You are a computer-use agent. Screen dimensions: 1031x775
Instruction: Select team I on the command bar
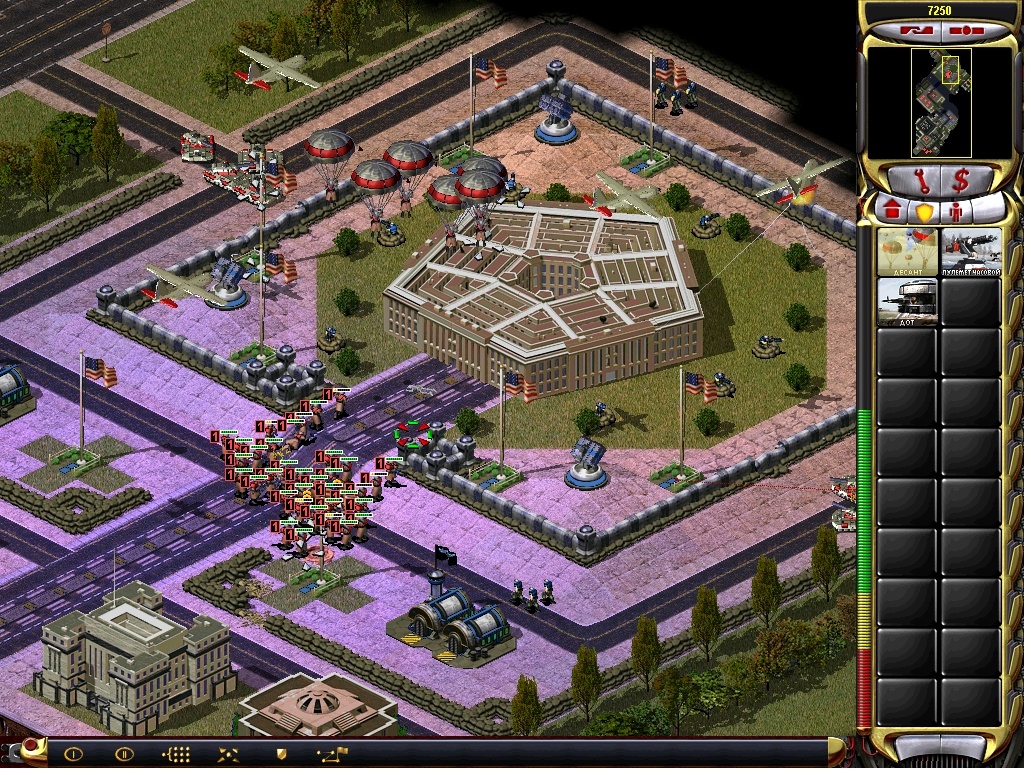point(73,754)
